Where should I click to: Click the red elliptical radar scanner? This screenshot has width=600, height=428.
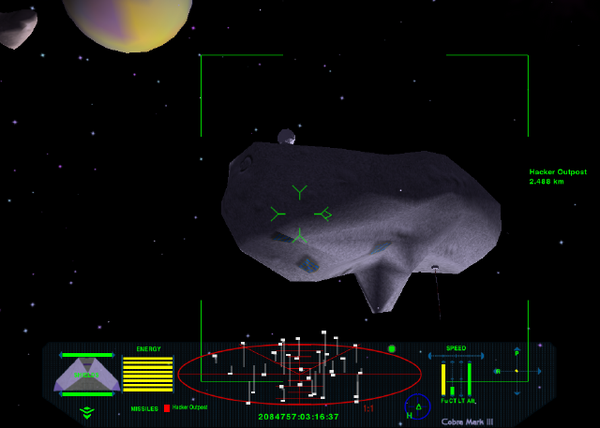pyautogui.click(x=300, y=374)
